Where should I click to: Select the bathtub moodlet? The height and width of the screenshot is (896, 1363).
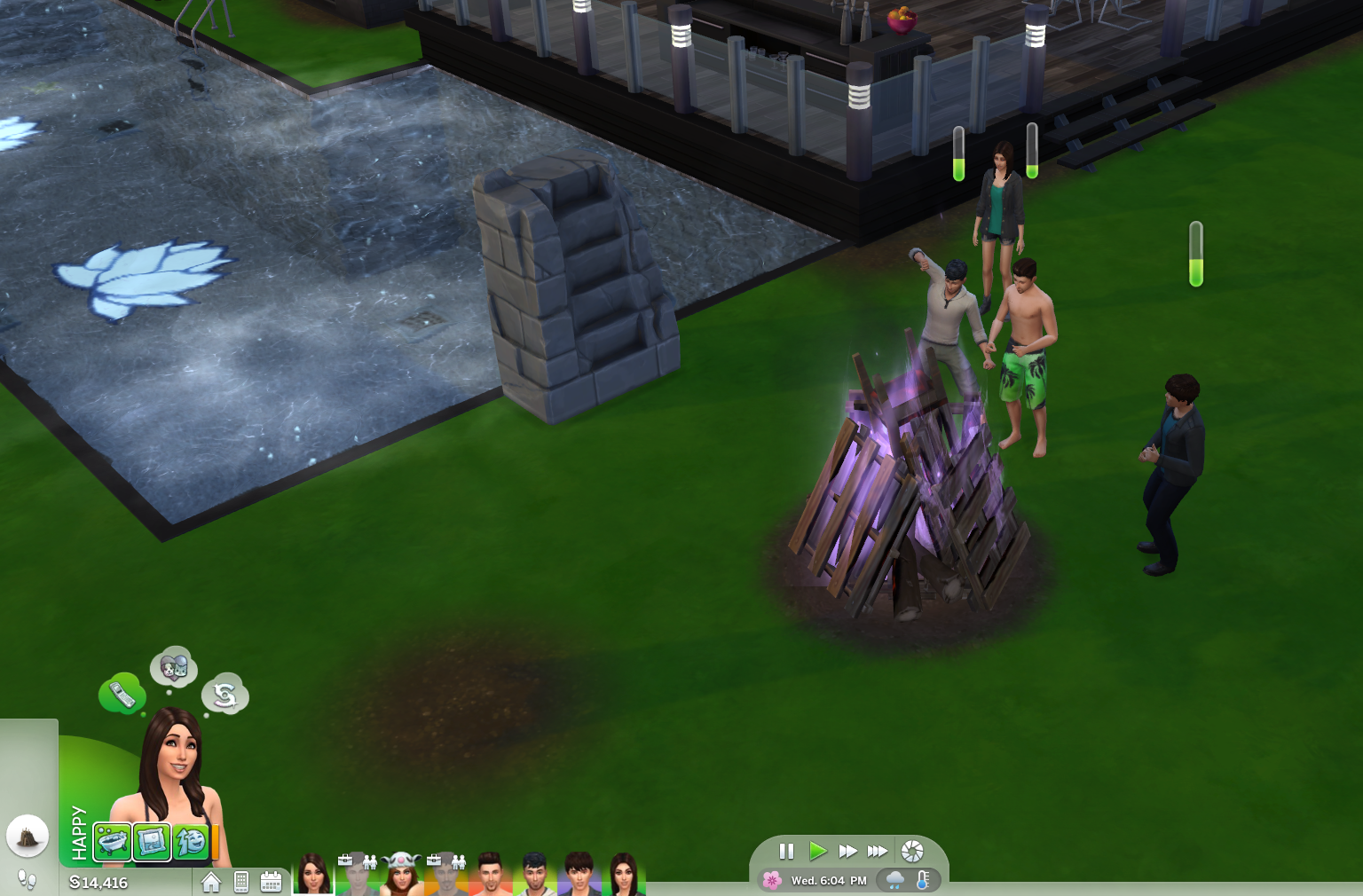coord(113,841)
